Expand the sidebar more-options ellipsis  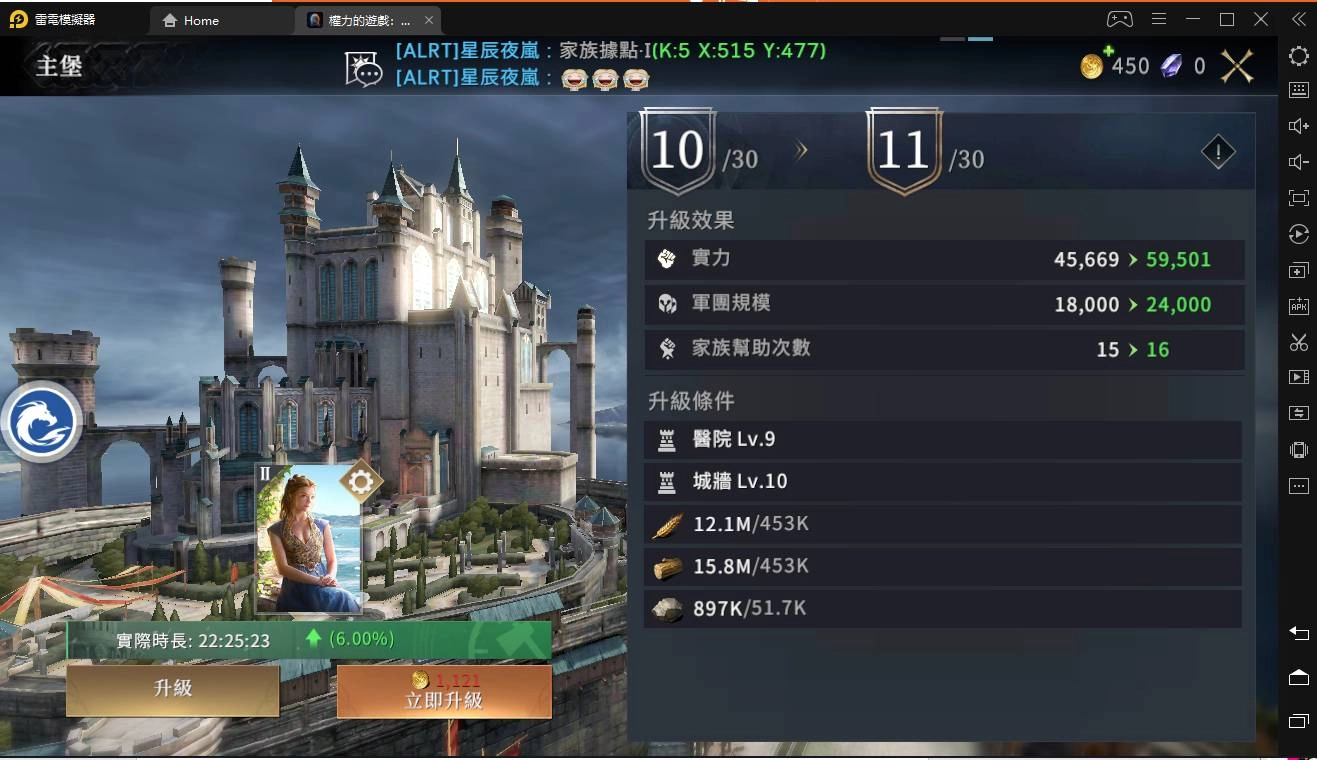tap(1297, 485)
